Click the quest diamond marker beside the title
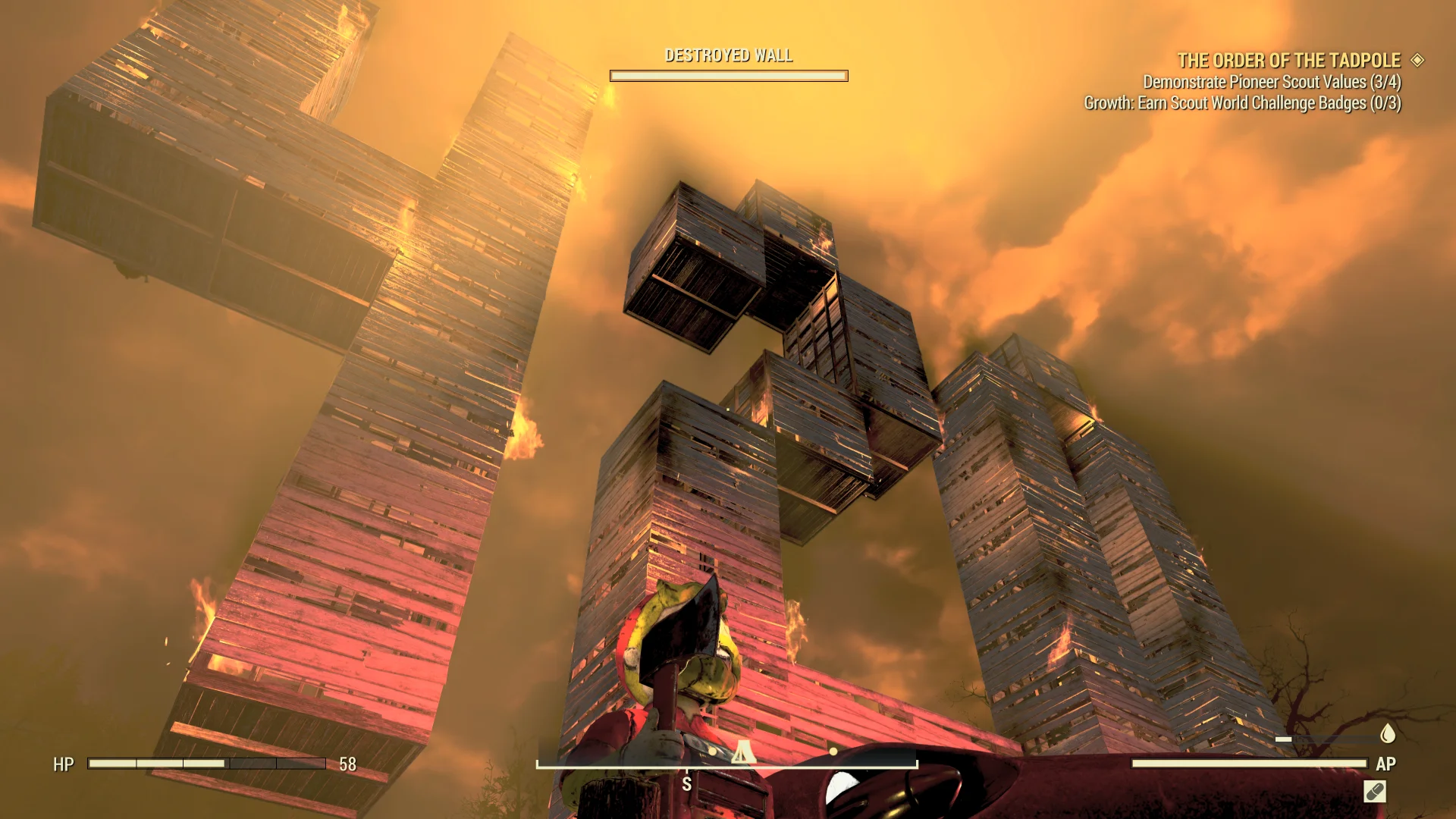 click(1417, 60)
